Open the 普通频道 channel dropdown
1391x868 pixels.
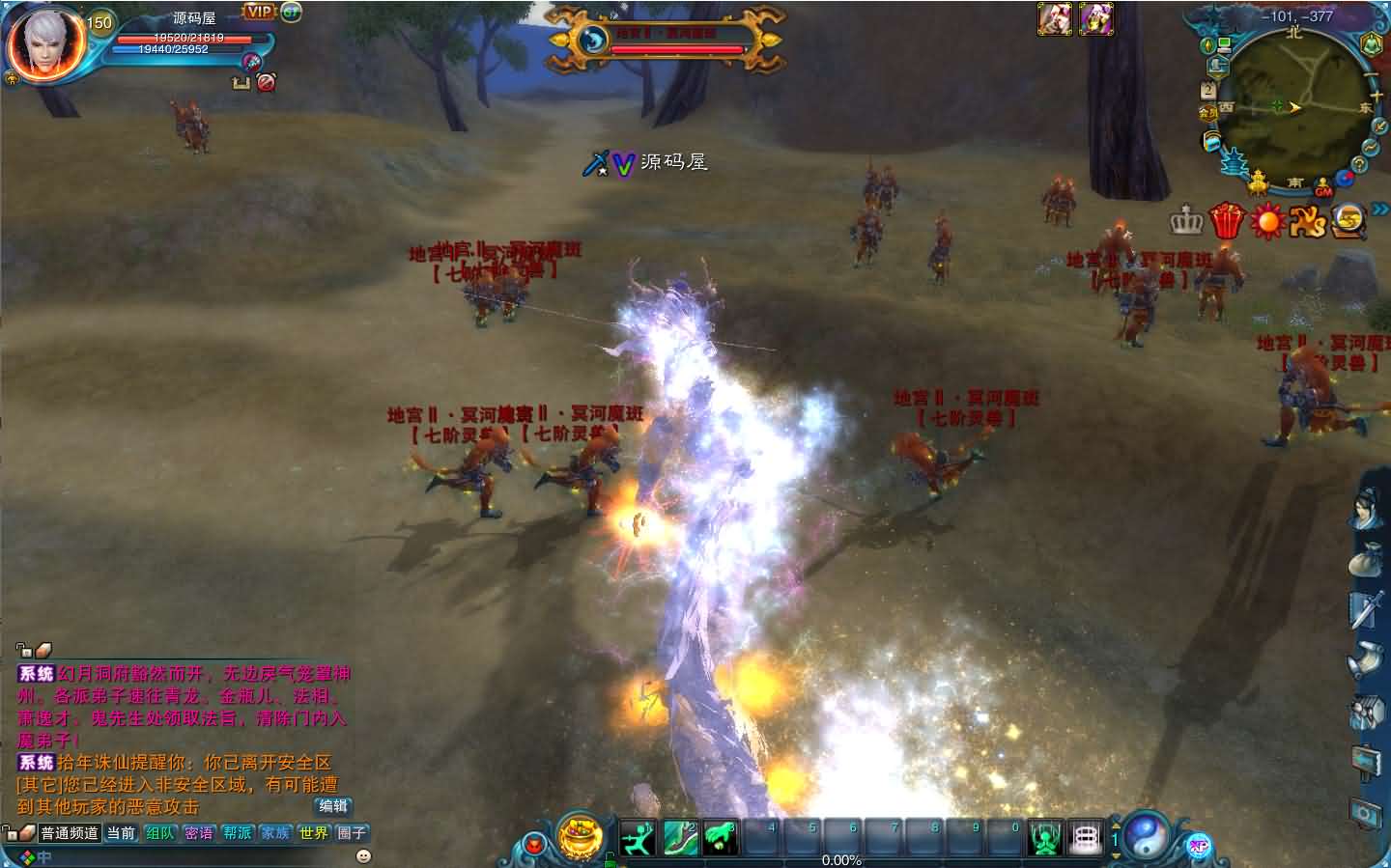pos(71,832)
